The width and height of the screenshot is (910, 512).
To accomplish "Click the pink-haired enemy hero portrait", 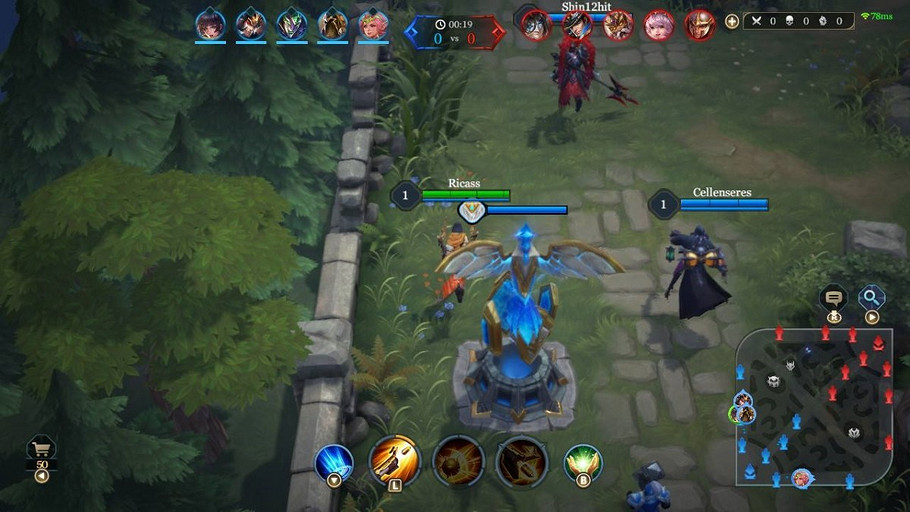I will (658, 23).
